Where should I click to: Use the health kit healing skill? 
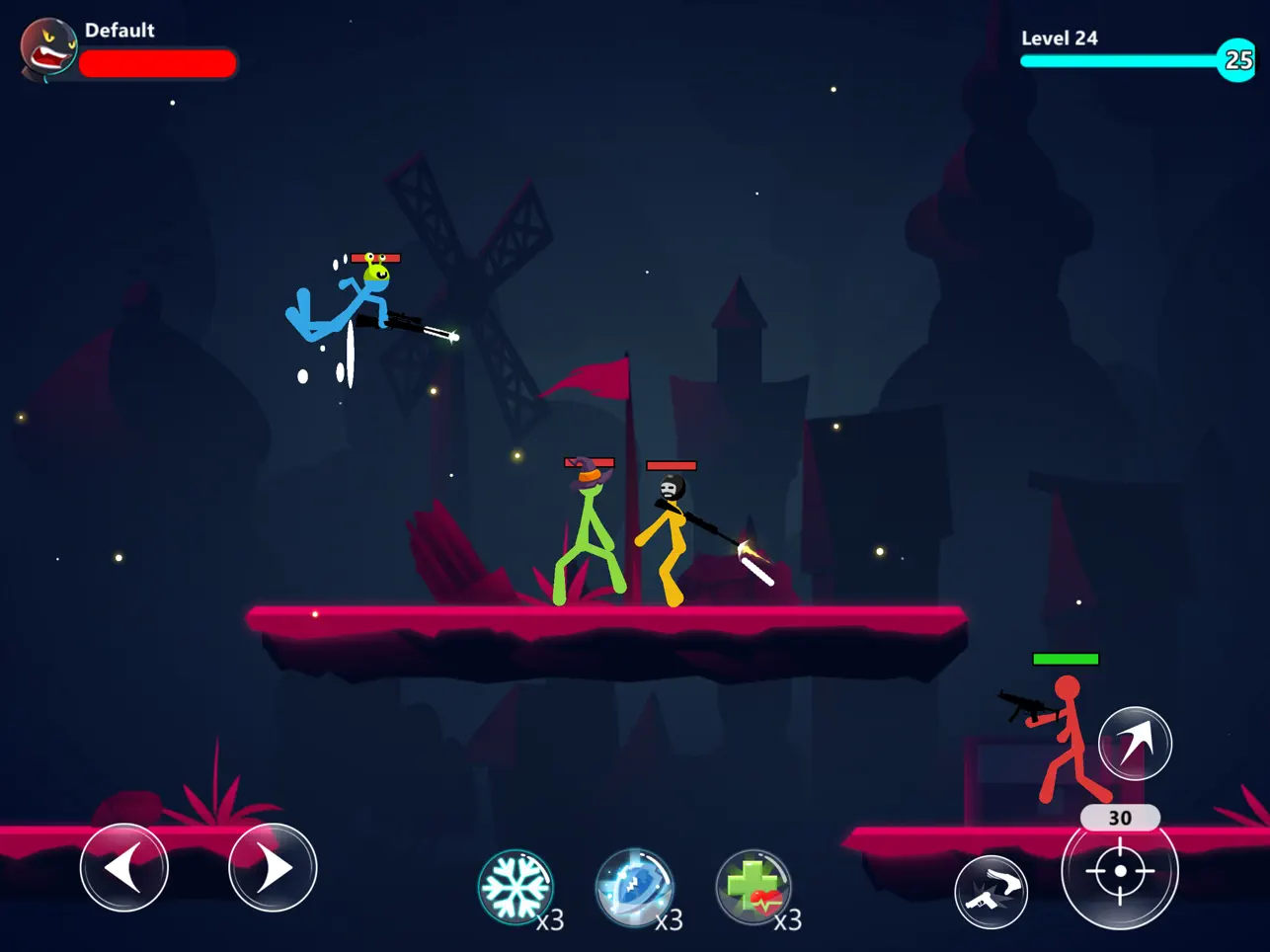[x=754, y=888]
